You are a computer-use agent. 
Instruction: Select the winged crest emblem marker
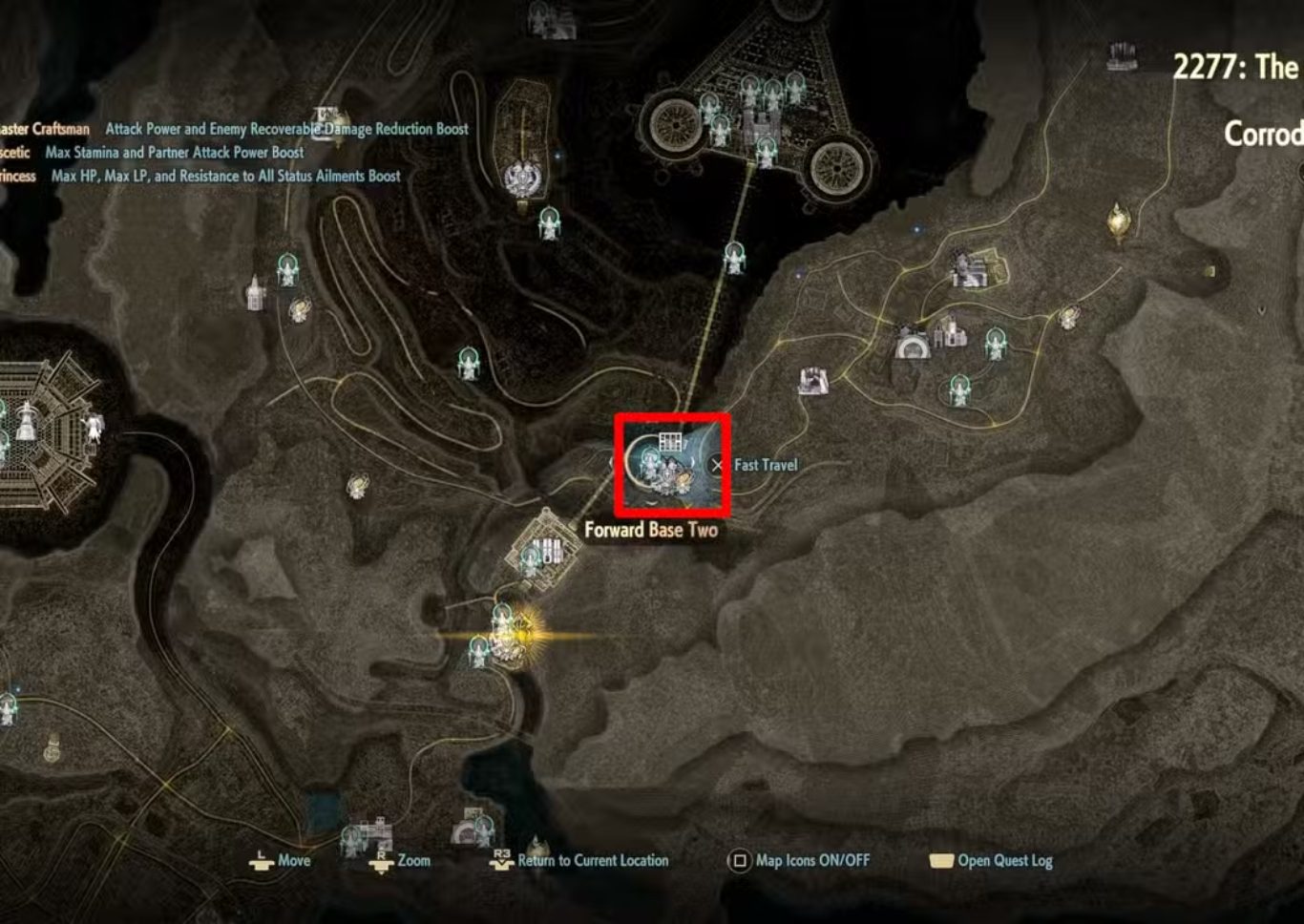[521, 178]
